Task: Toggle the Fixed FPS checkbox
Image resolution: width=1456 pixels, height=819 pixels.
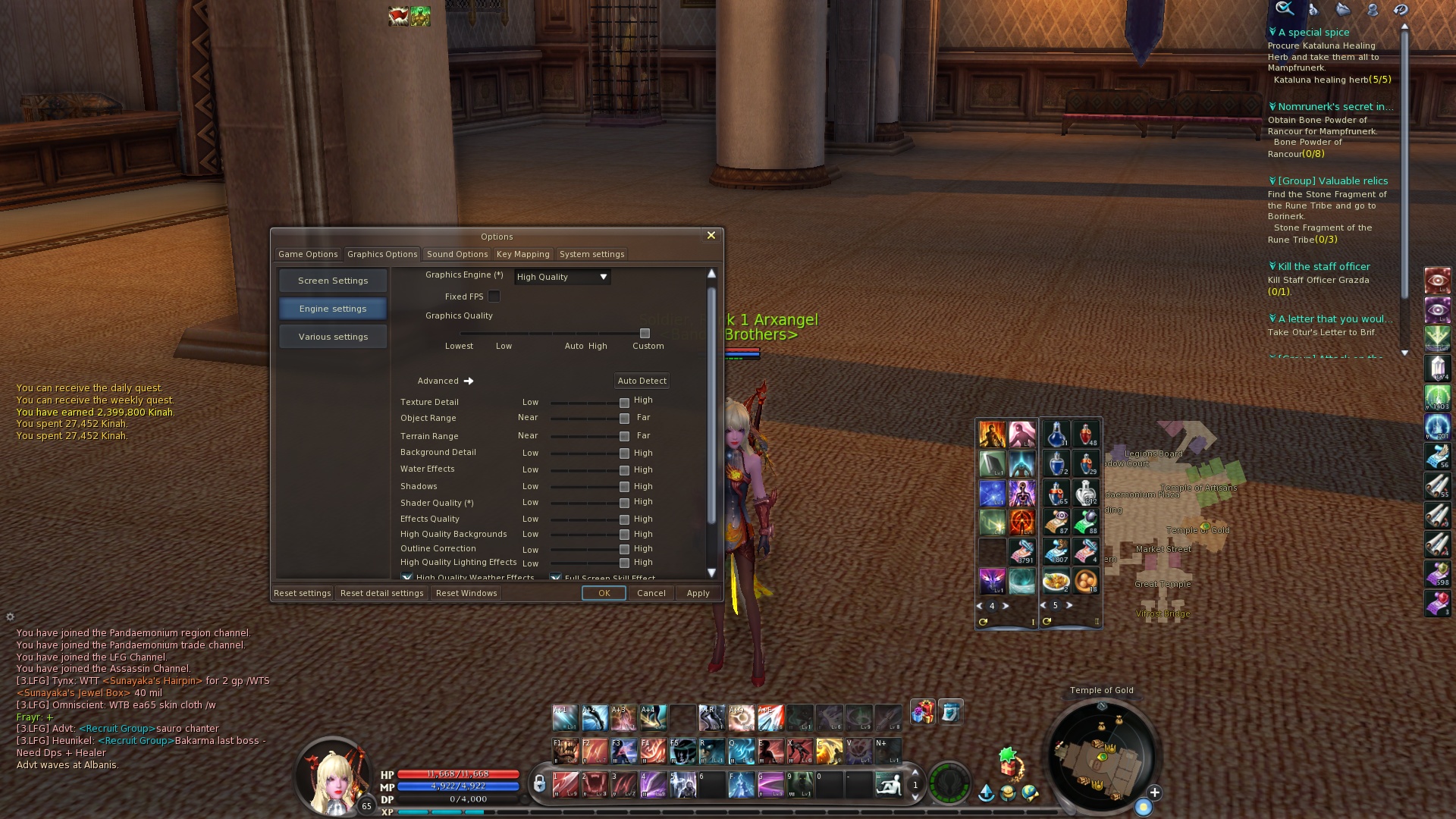Action: (x=494, y=297)
